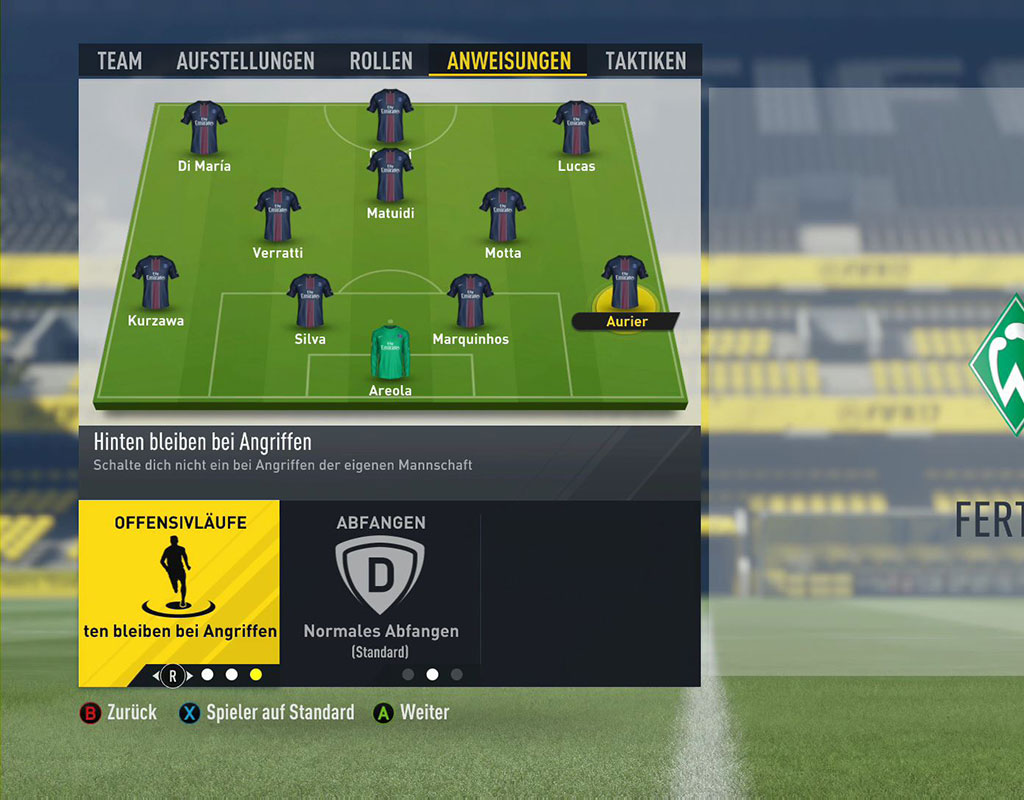Select player Di María on the pitch
Screen dimensions: 1024x800
pyautogui.click(x=204, y=128)
